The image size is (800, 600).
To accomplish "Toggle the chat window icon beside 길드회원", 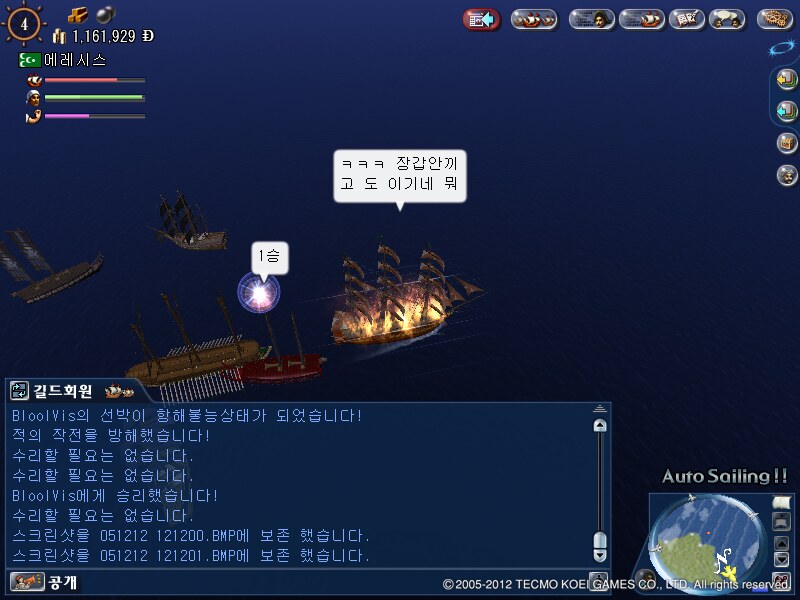I will 20,391.
